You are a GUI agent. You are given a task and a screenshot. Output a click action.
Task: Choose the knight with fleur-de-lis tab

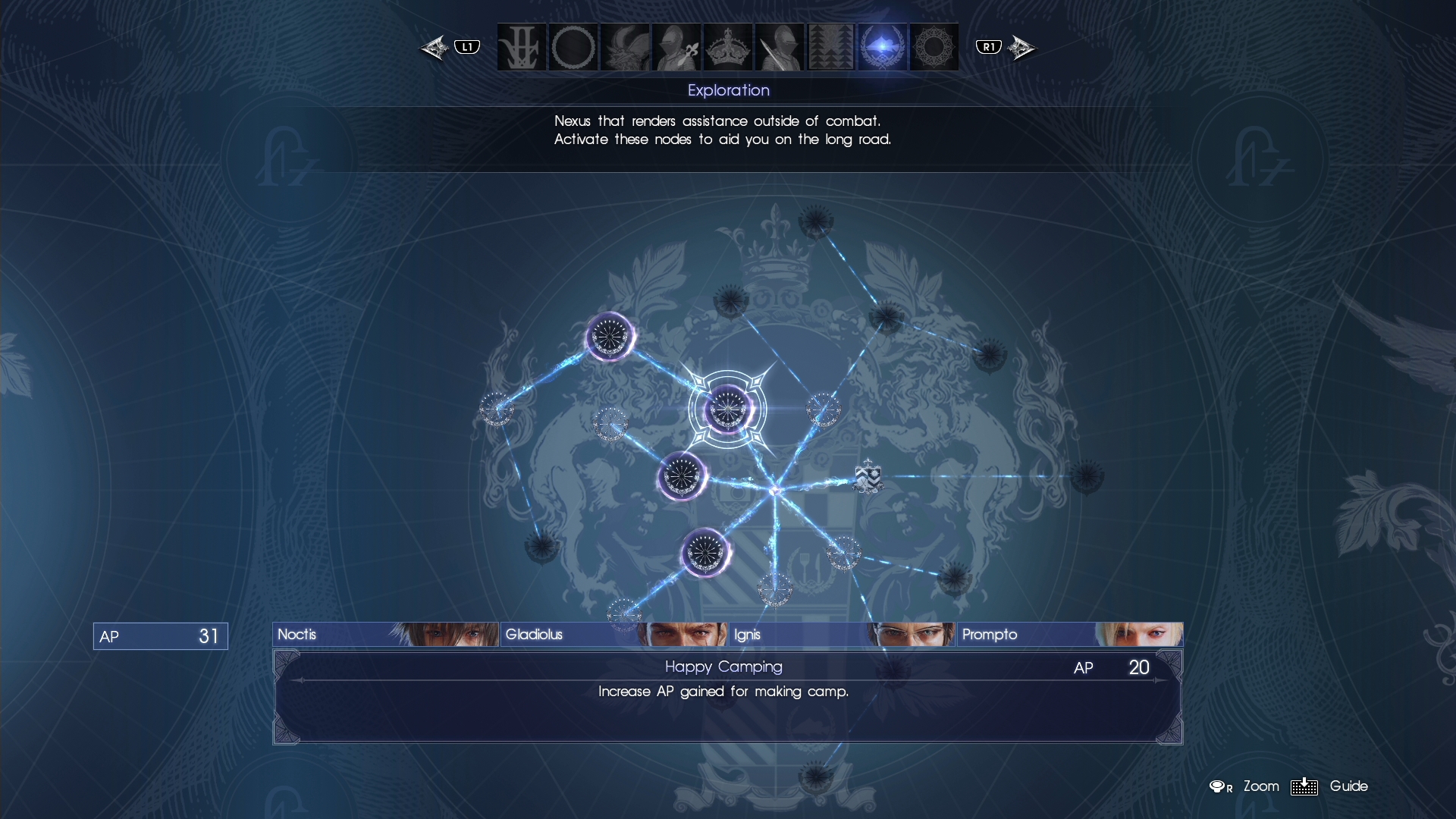676,47
